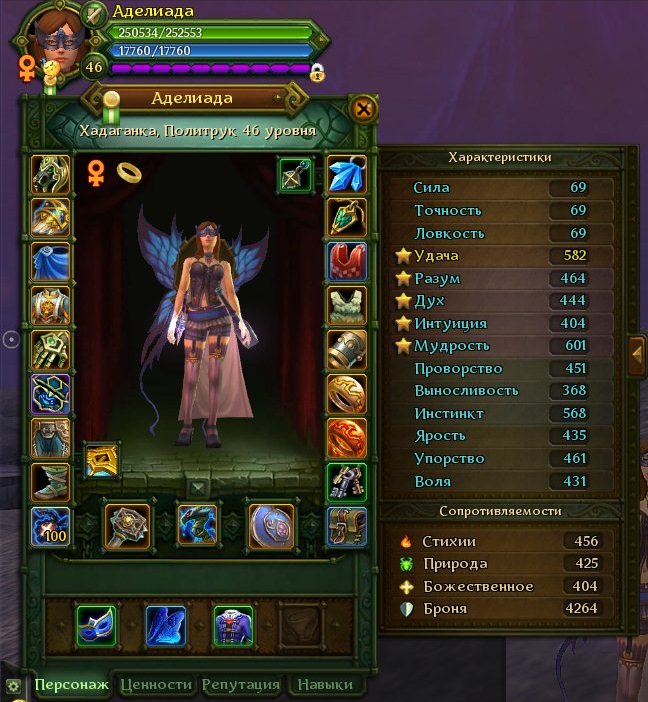Select the round shield slot

(x=269, y=525)
